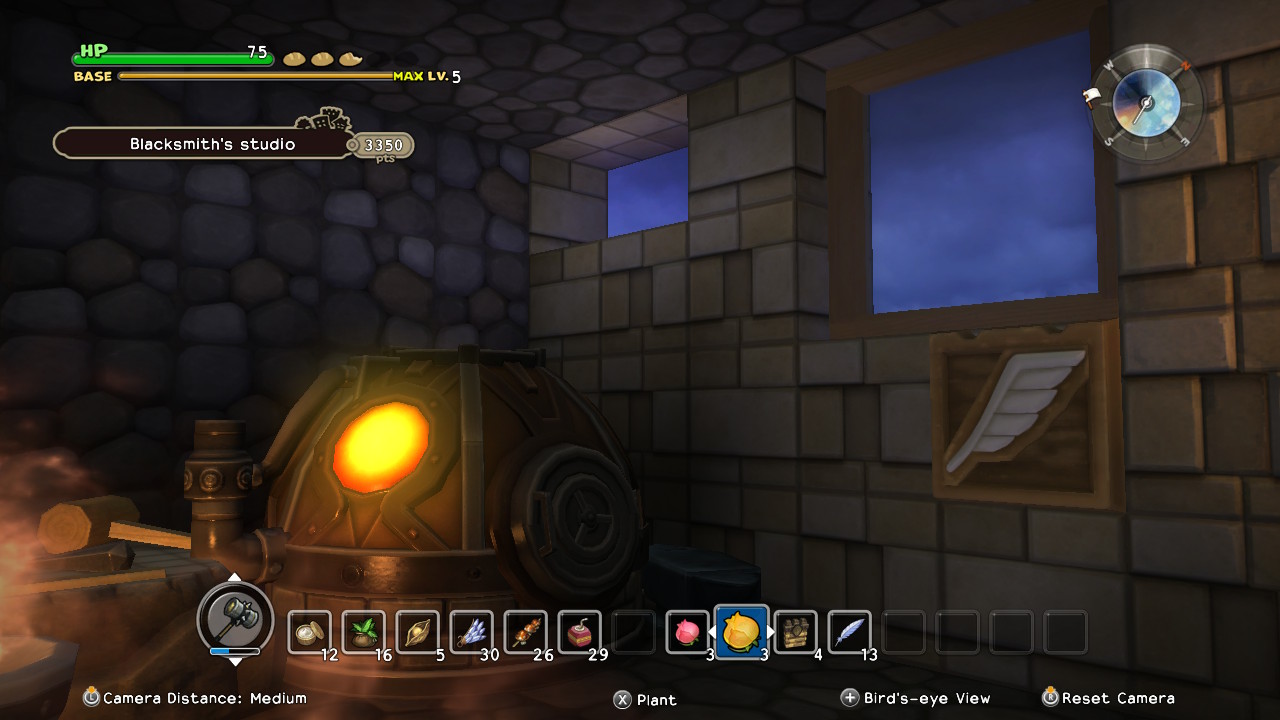This screenshot has height=720, width=1280.
Task: Choose the white feather slot
Action: coord(850,632)
